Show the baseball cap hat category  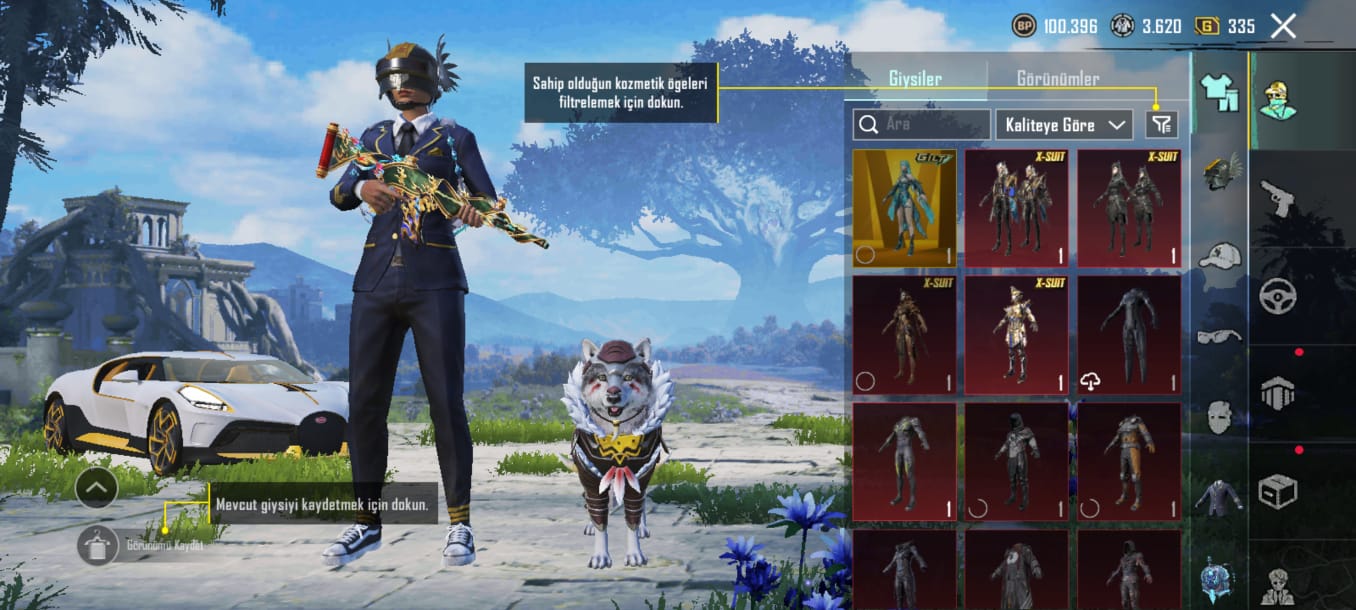tap(1219, 256)
